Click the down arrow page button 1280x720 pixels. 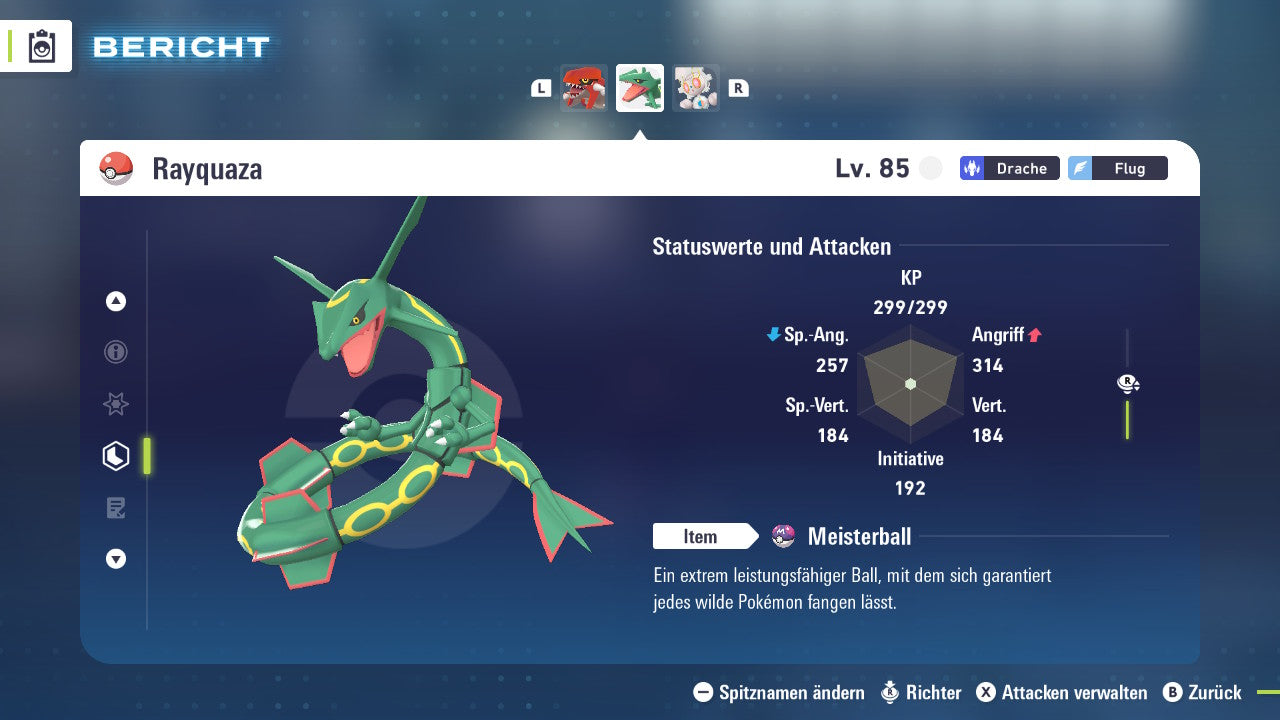tap(116, 559)
